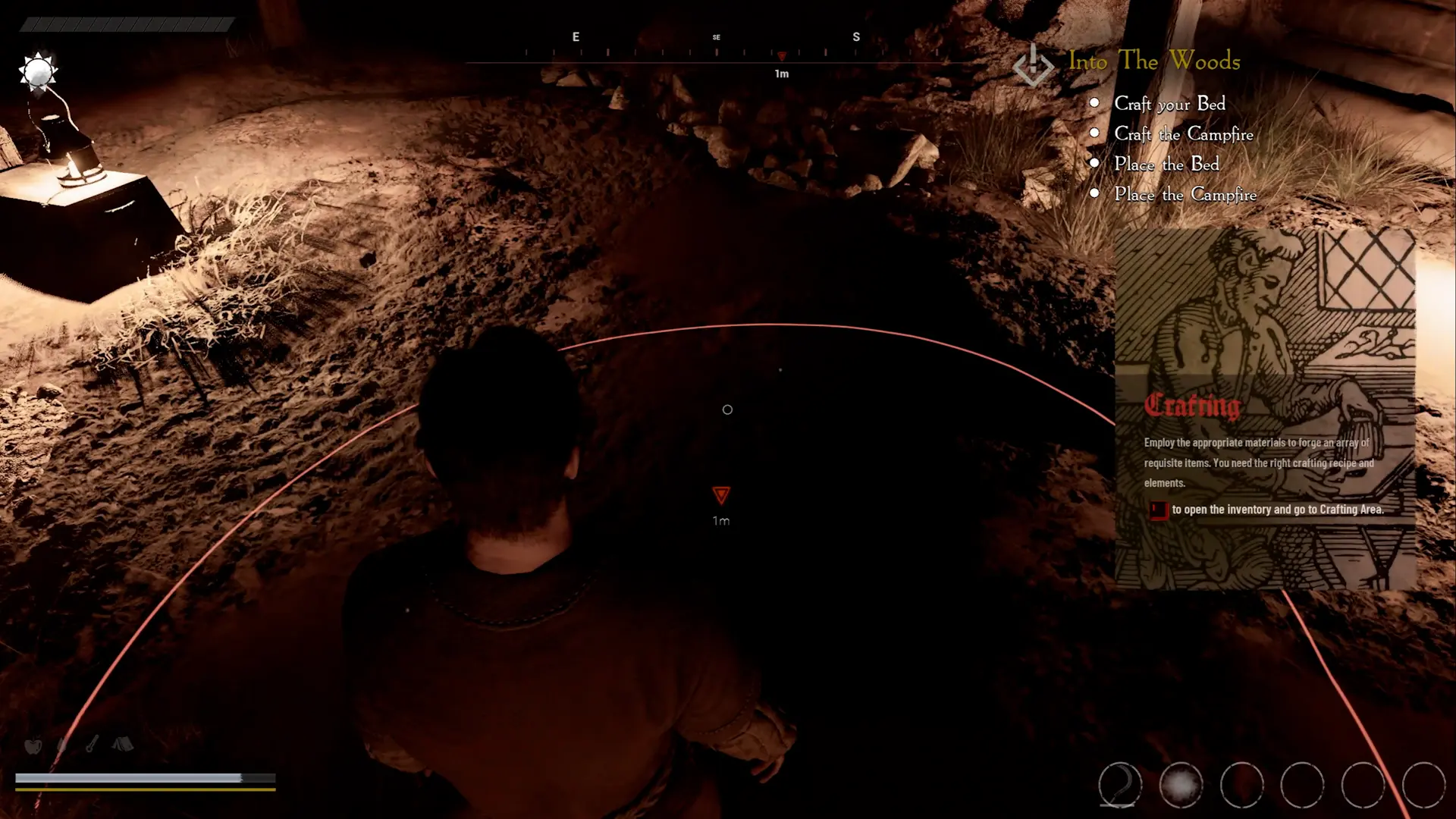Click the Into The Woods quest title
Screen dimensions: 1456x819
[1154, 61]
